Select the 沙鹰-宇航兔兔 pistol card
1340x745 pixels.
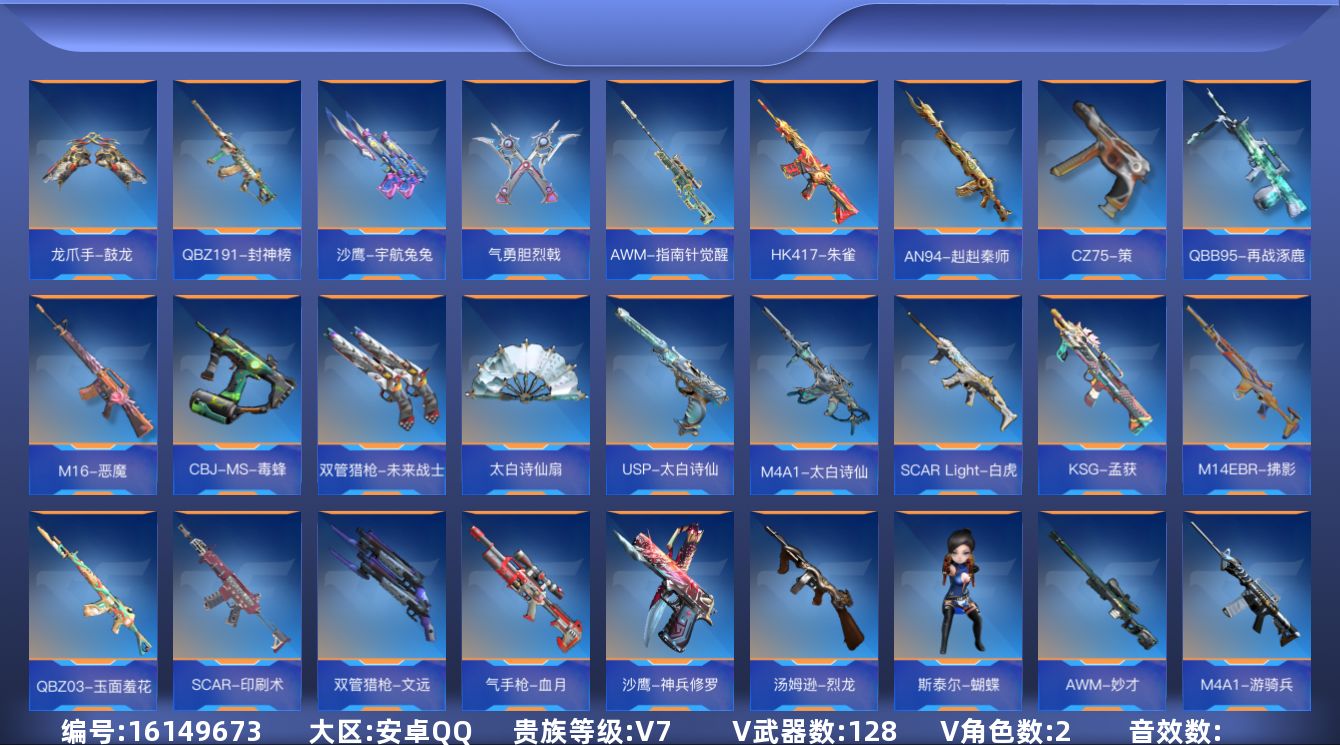pos(381,170)
